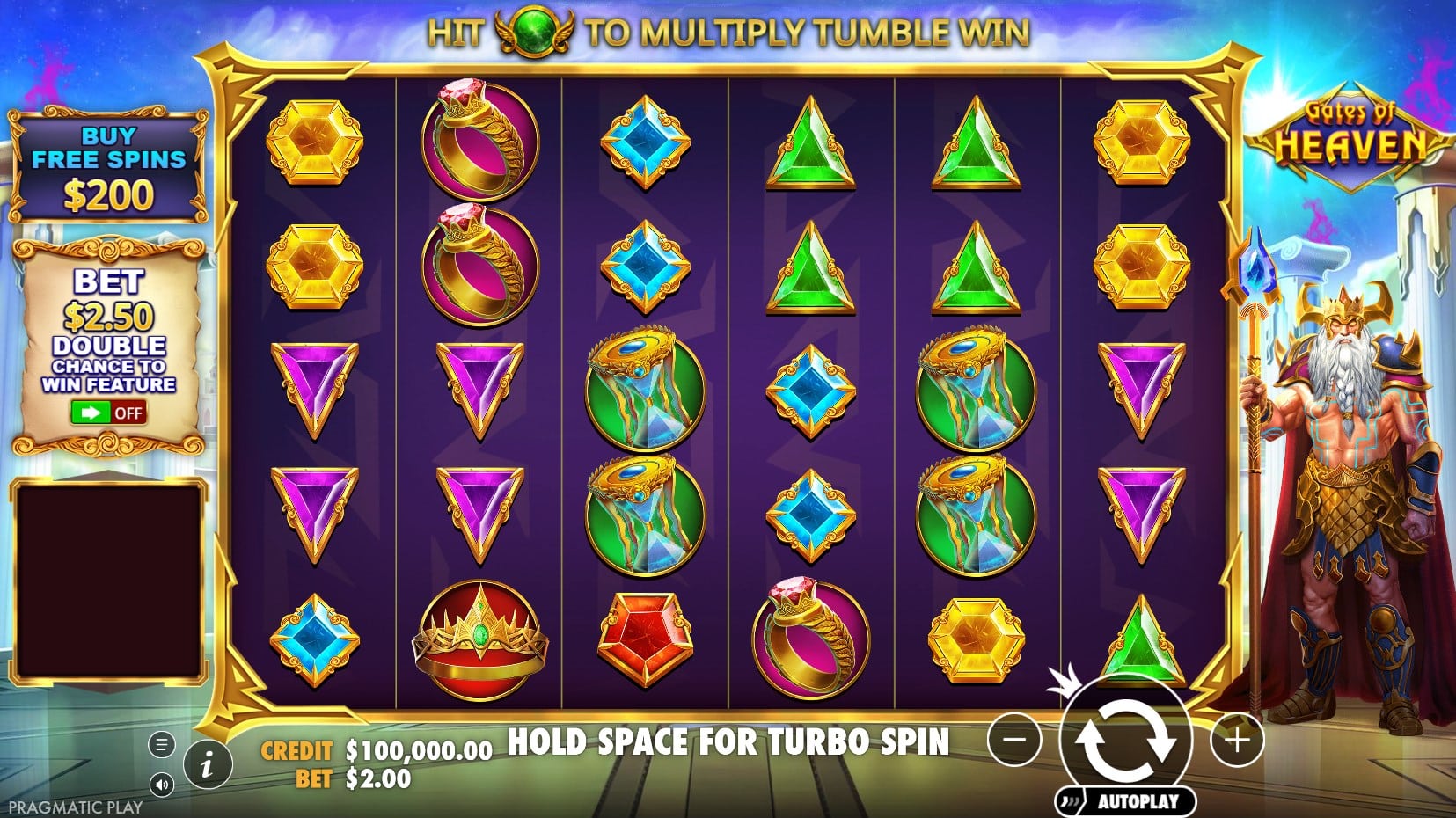Open the game info paytable
The width and height of the screenshot is (1456, 818).
click(208, 764)
